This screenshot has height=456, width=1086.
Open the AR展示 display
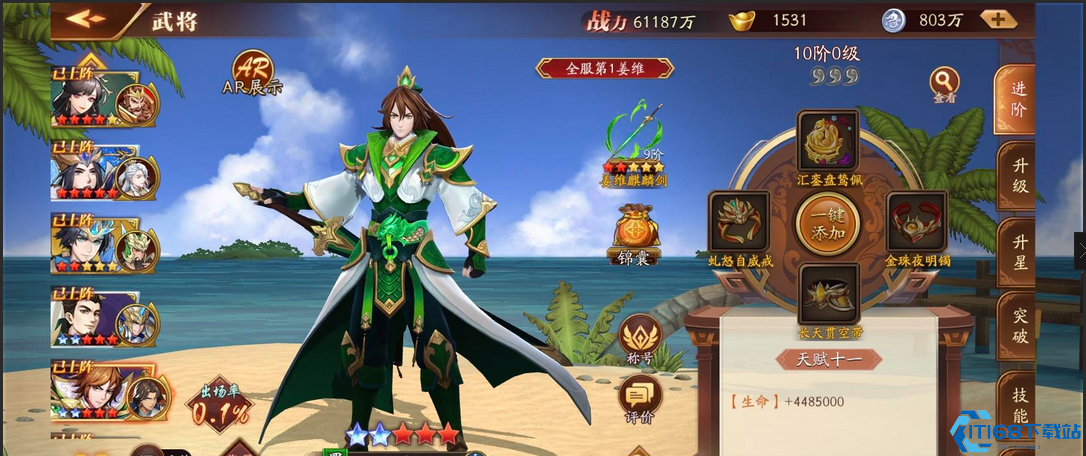[x=251, y=69]
